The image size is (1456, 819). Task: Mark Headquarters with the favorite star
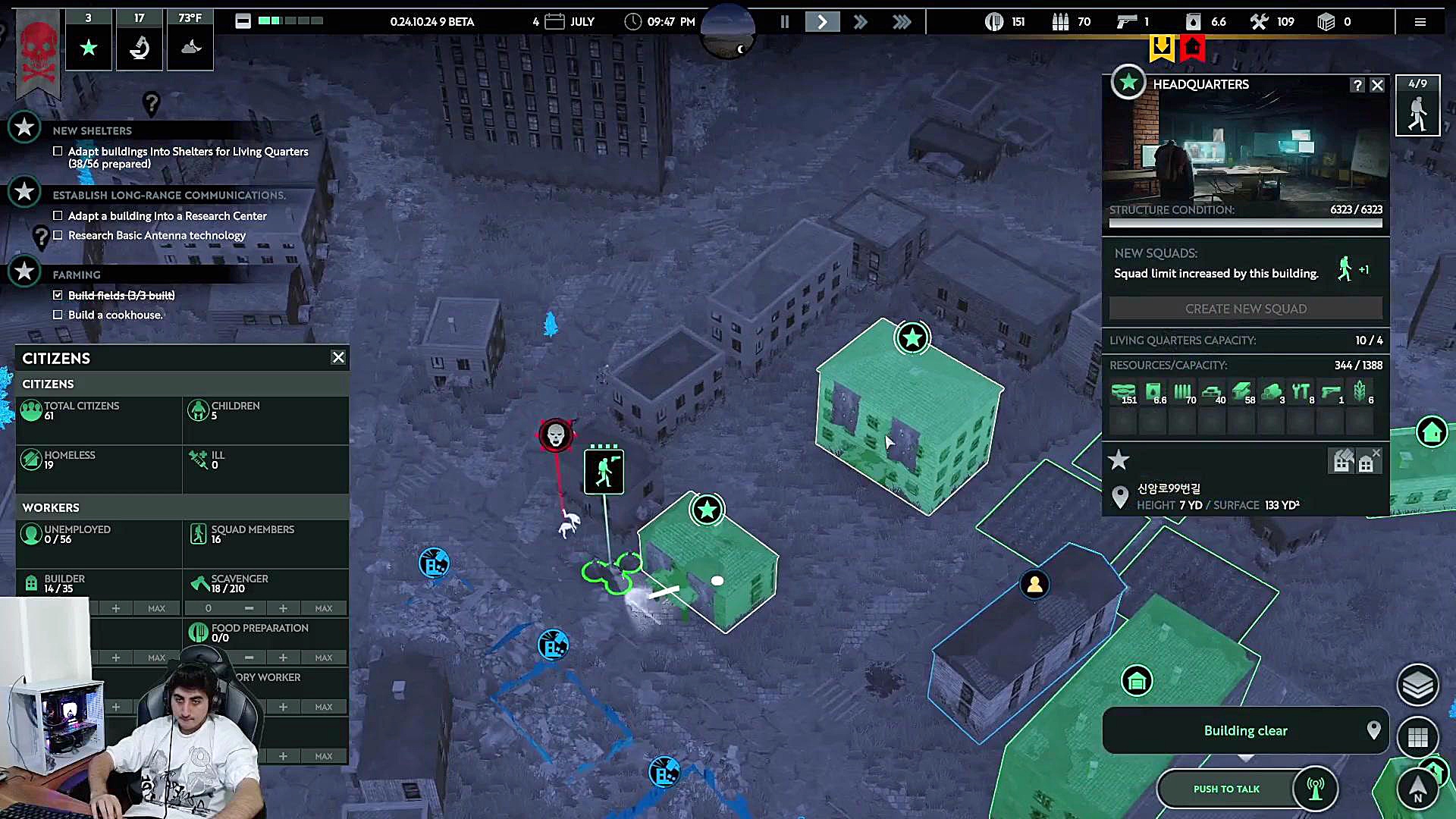(x=1119, y=460)
